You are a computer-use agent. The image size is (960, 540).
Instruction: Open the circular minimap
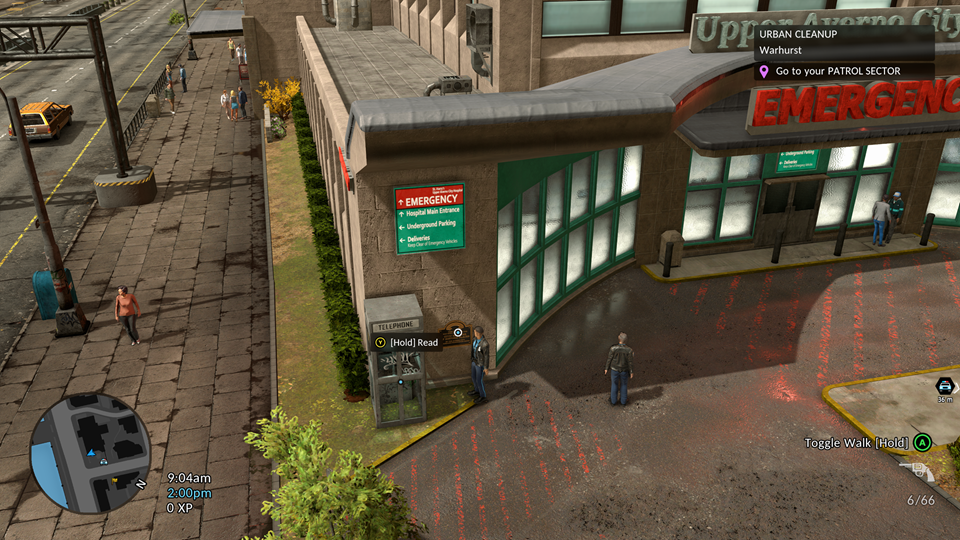[x=90, y=453]
